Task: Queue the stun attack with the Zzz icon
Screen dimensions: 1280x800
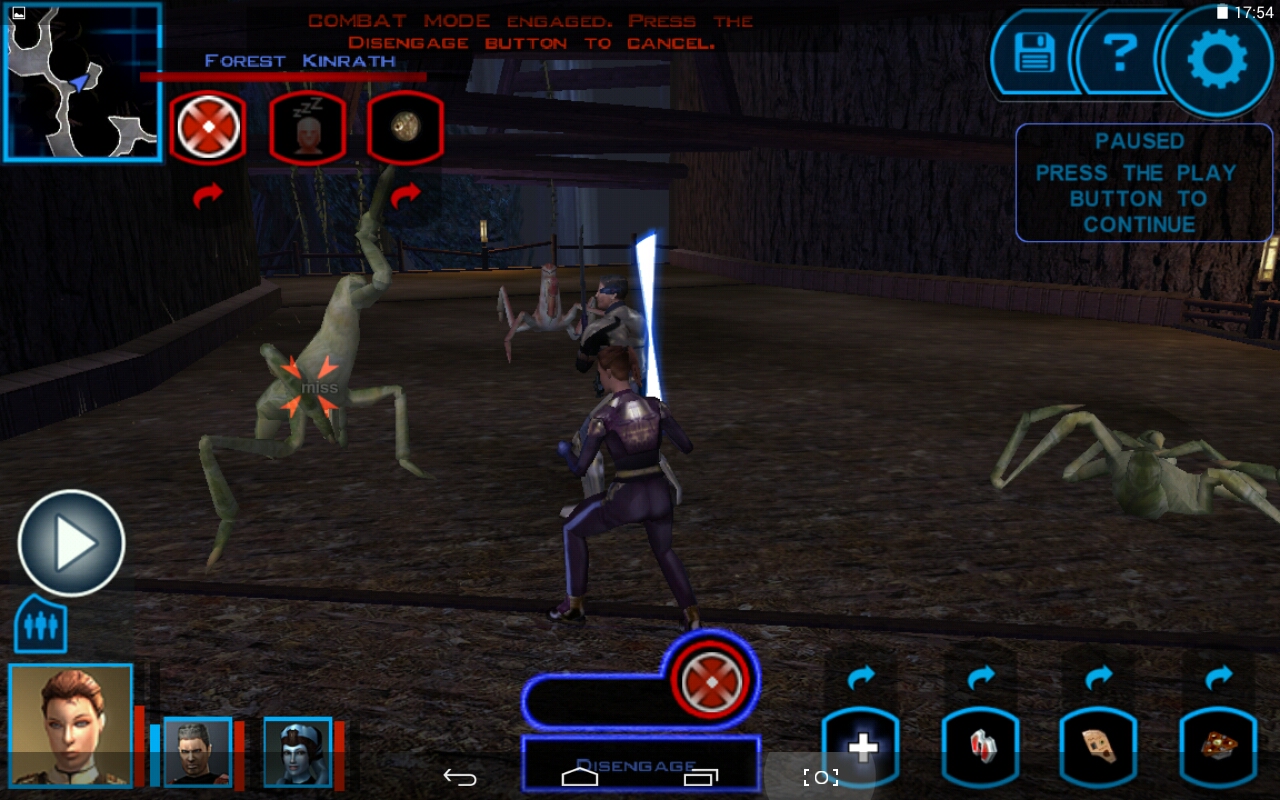Action: coord(306,128)
